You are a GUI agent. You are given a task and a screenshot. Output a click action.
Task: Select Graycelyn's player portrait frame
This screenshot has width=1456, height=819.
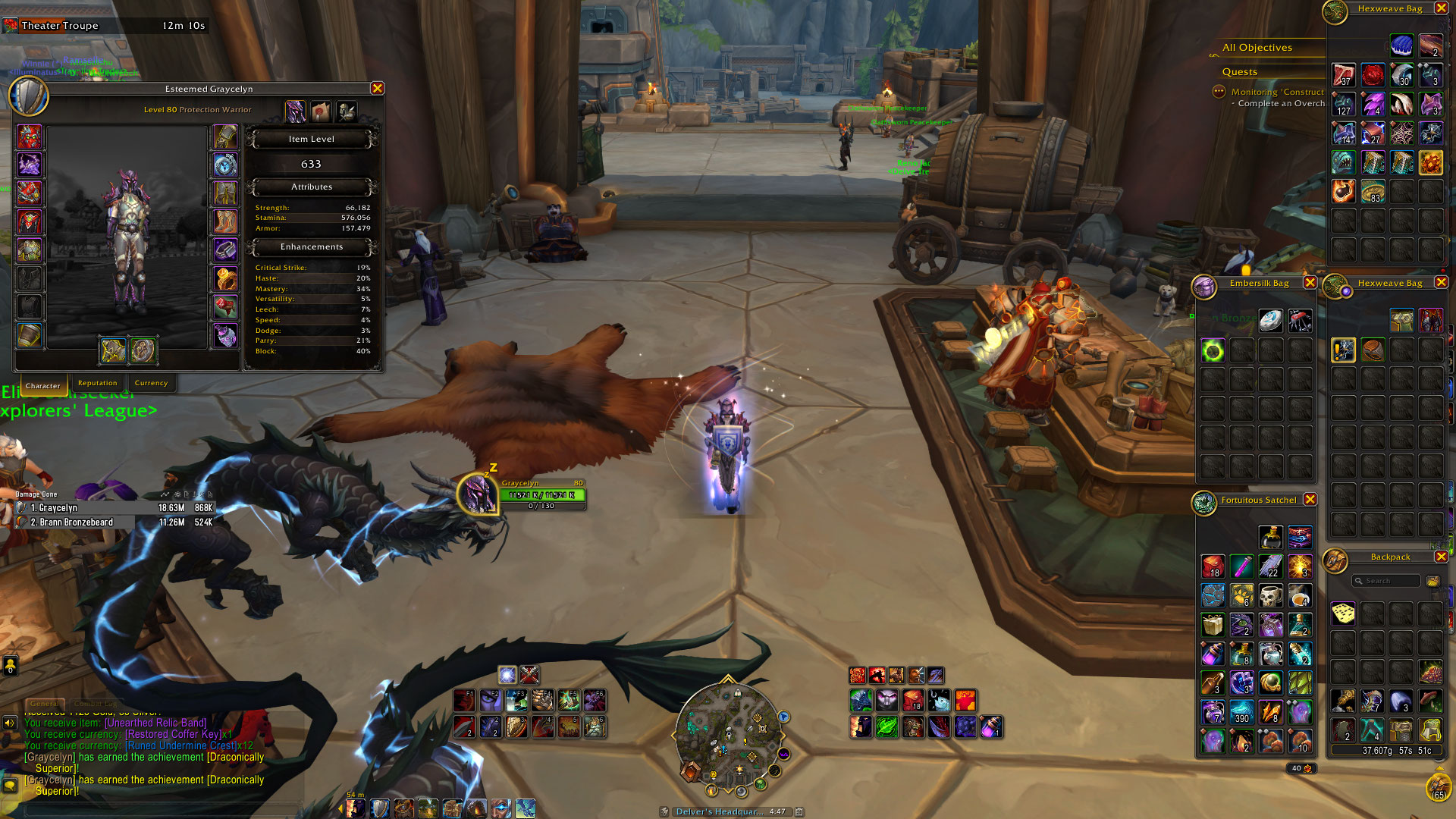[478, 494]
